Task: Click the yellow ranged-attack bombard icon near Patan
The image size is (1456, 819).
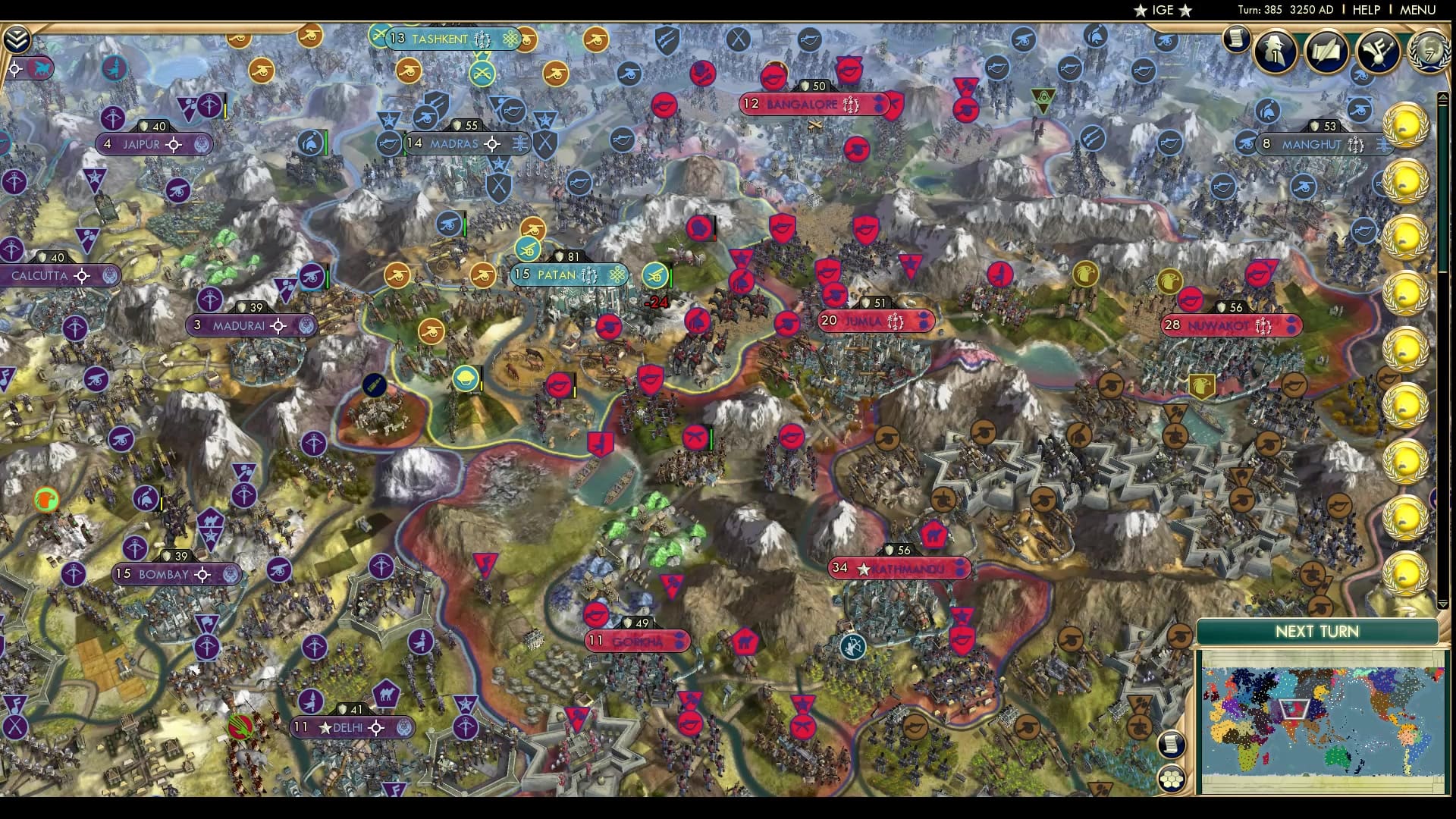Action: (654, 275)
